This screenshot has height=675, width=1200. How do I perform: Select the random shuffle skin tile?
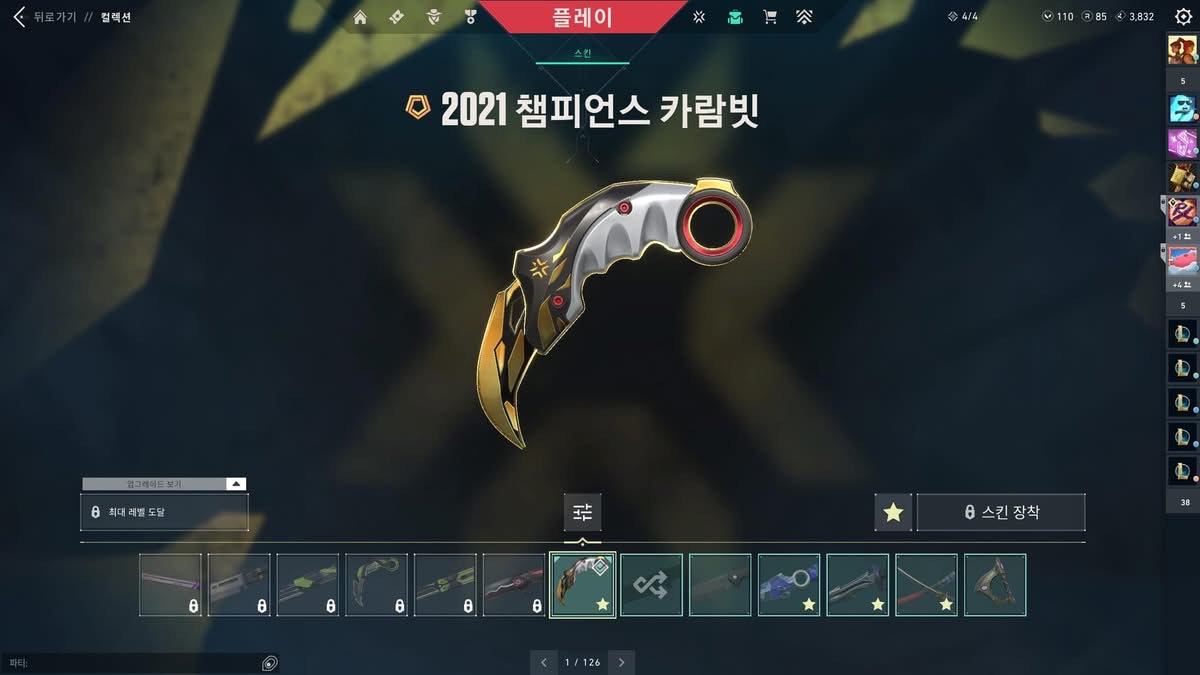coord(651,585)
